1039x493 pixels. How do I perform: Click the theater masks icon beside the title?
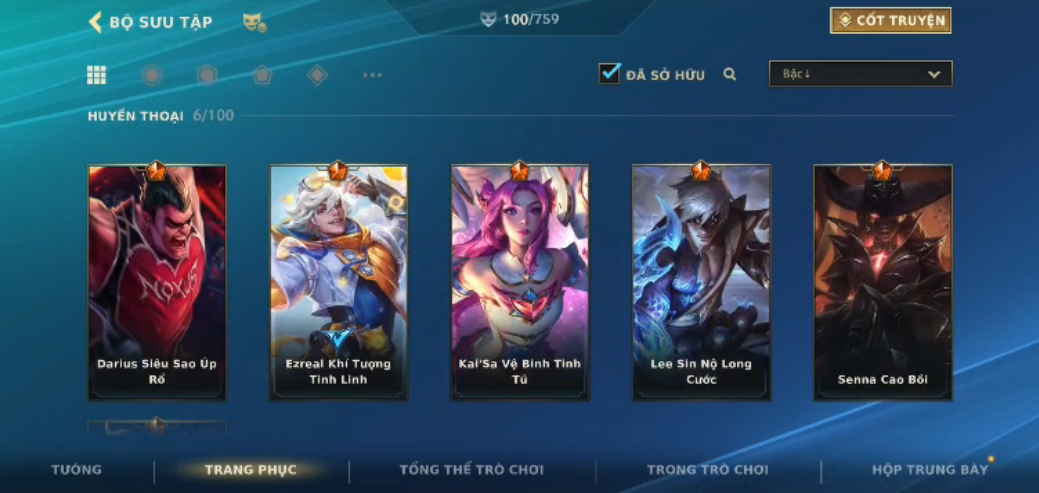[x=254, y=22]
